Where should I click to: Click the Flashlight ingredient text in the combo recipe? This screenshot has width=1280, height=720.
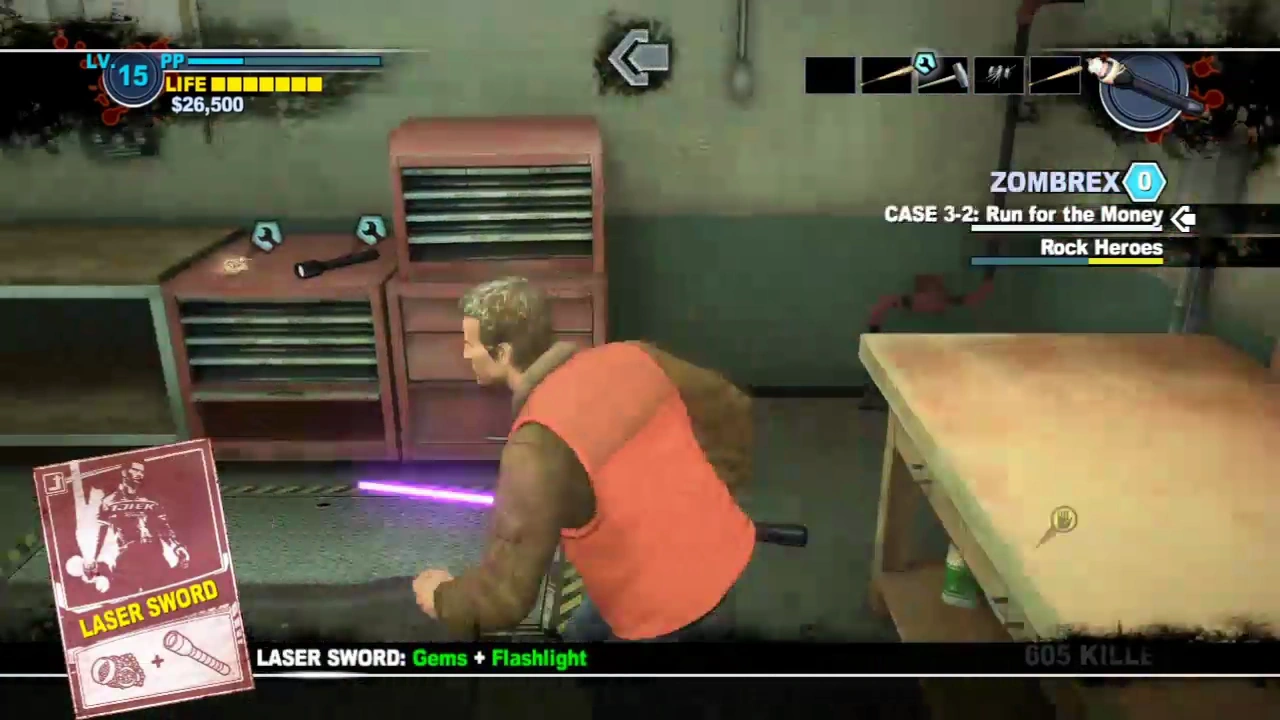pos(539,658)
